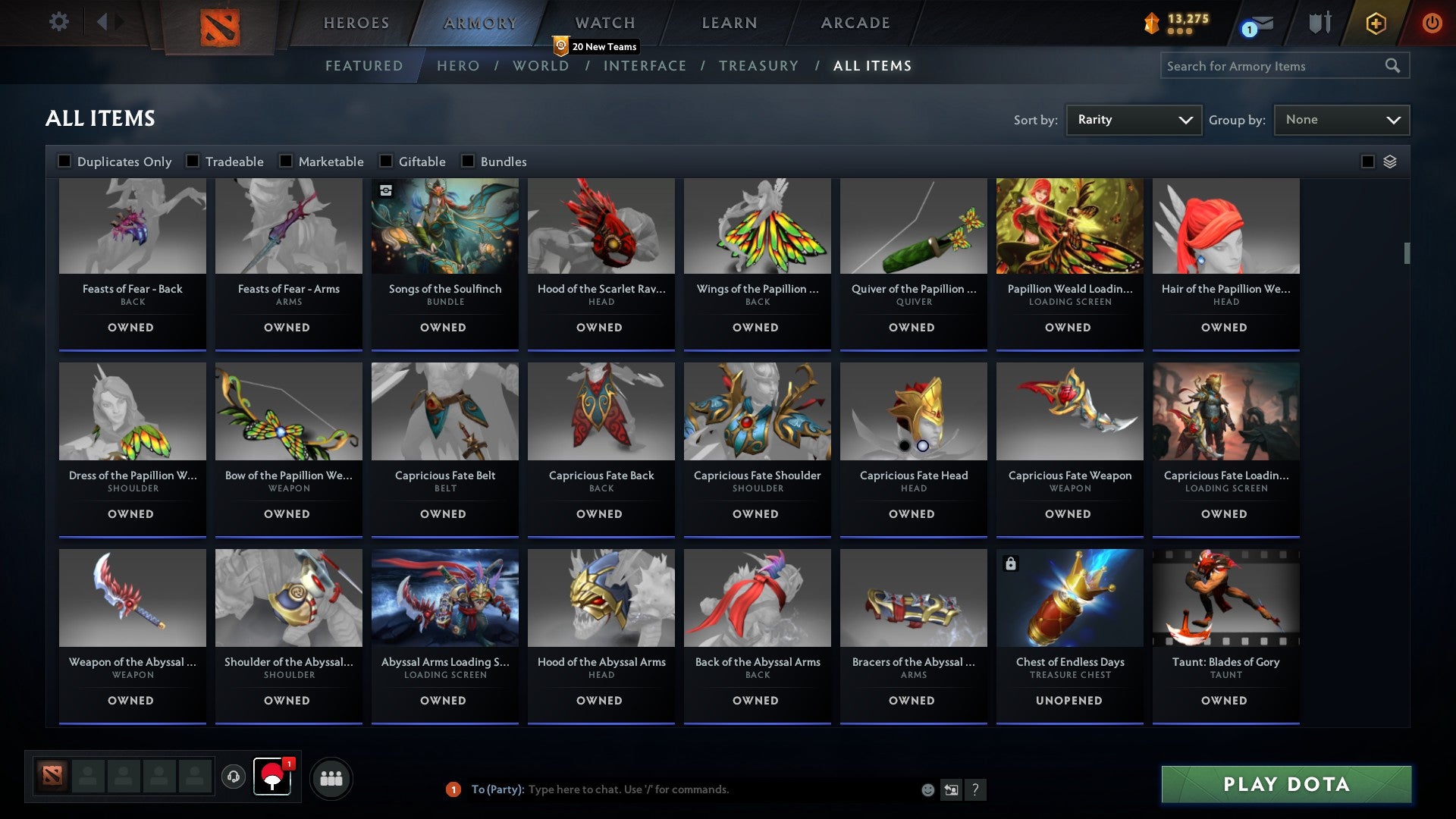
Task: Click the power button to exit
Action: click(1432, 22)
